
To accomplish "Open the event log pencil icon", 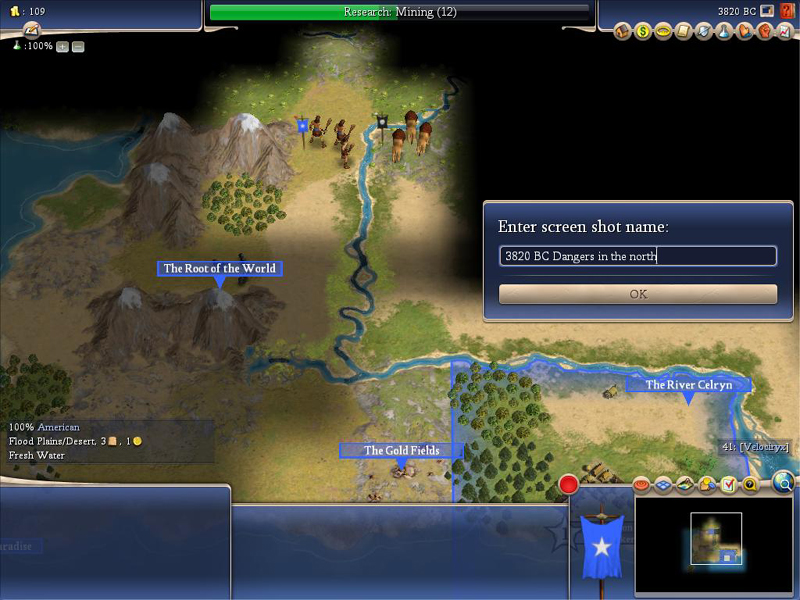I will 30,30.
